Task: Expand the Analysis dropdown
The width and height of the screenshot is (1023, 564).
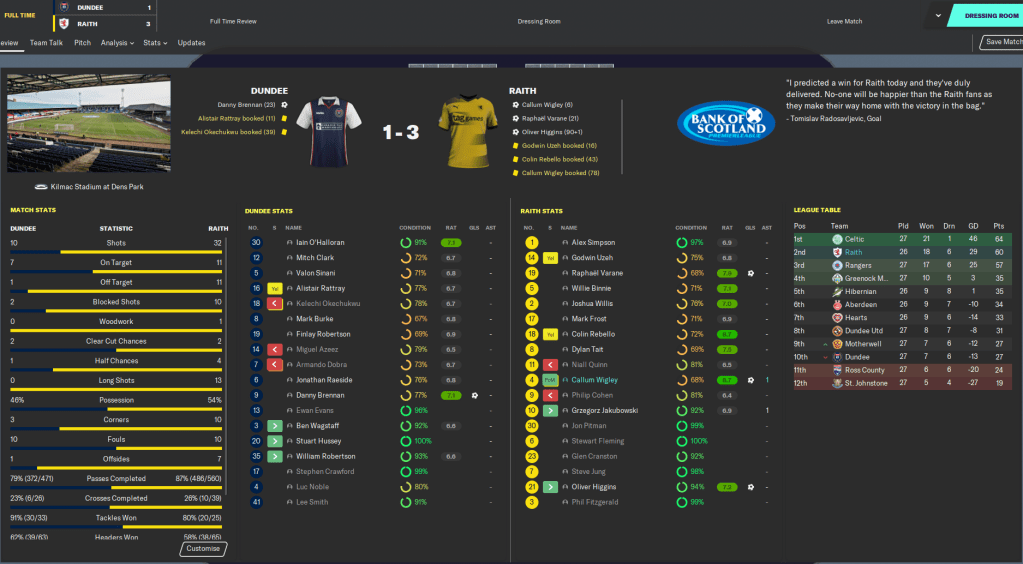Action: (117, 43)
